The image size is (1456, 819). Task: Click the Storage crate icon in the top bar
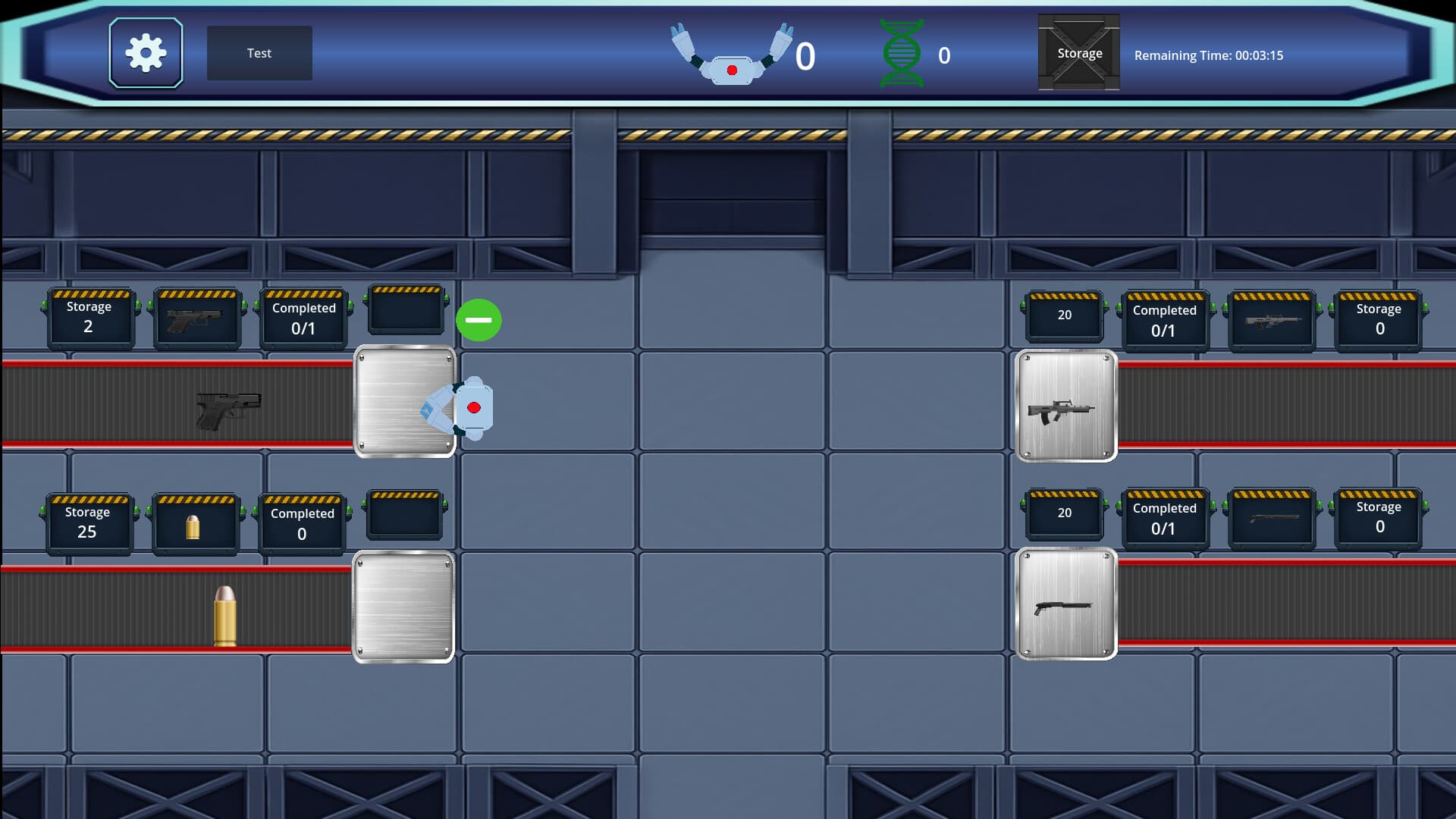point(1078,53)
